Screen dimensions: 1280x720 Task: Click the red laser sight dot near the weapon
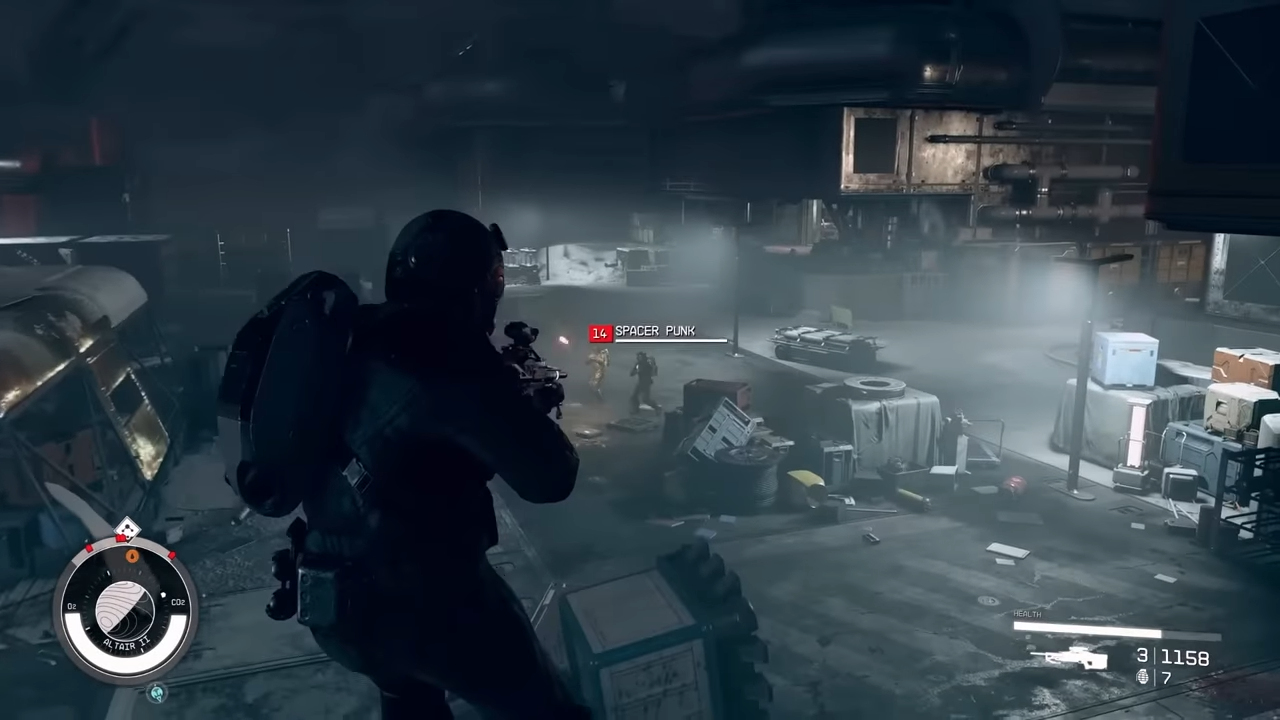566,340
